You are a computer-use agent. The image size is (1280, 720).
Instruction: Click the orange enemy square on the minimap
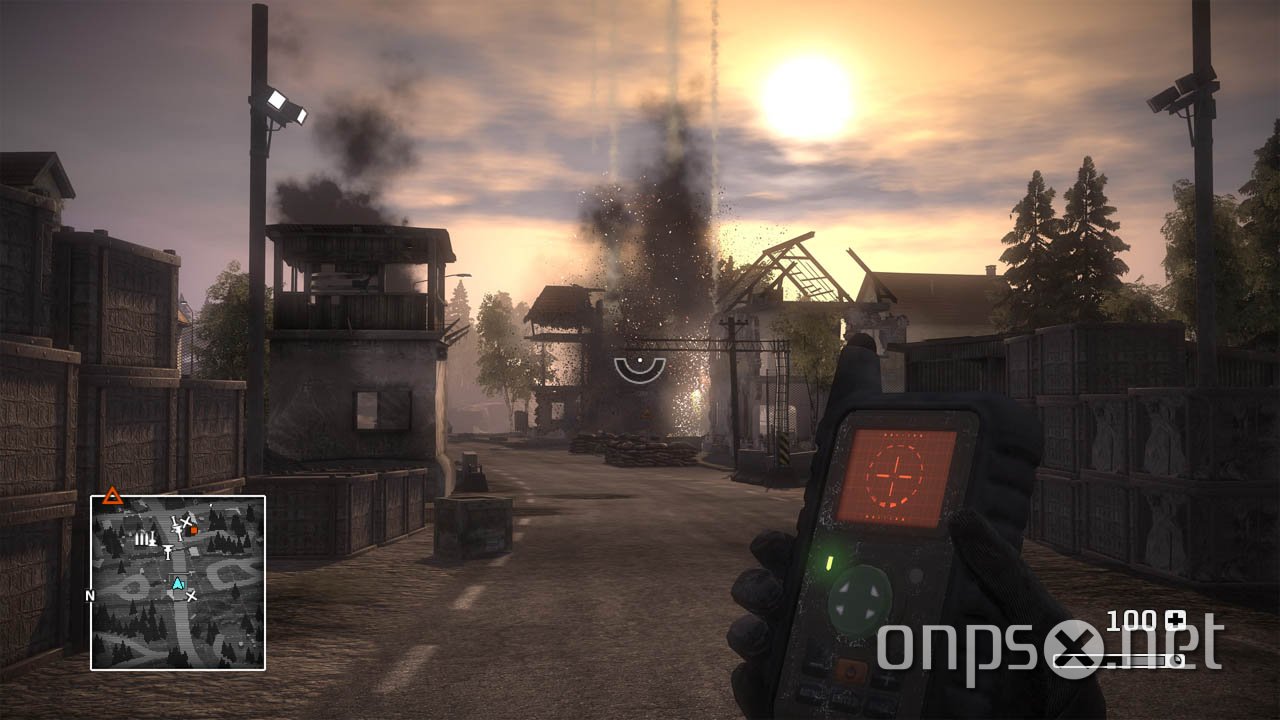(x=193, y=530)
